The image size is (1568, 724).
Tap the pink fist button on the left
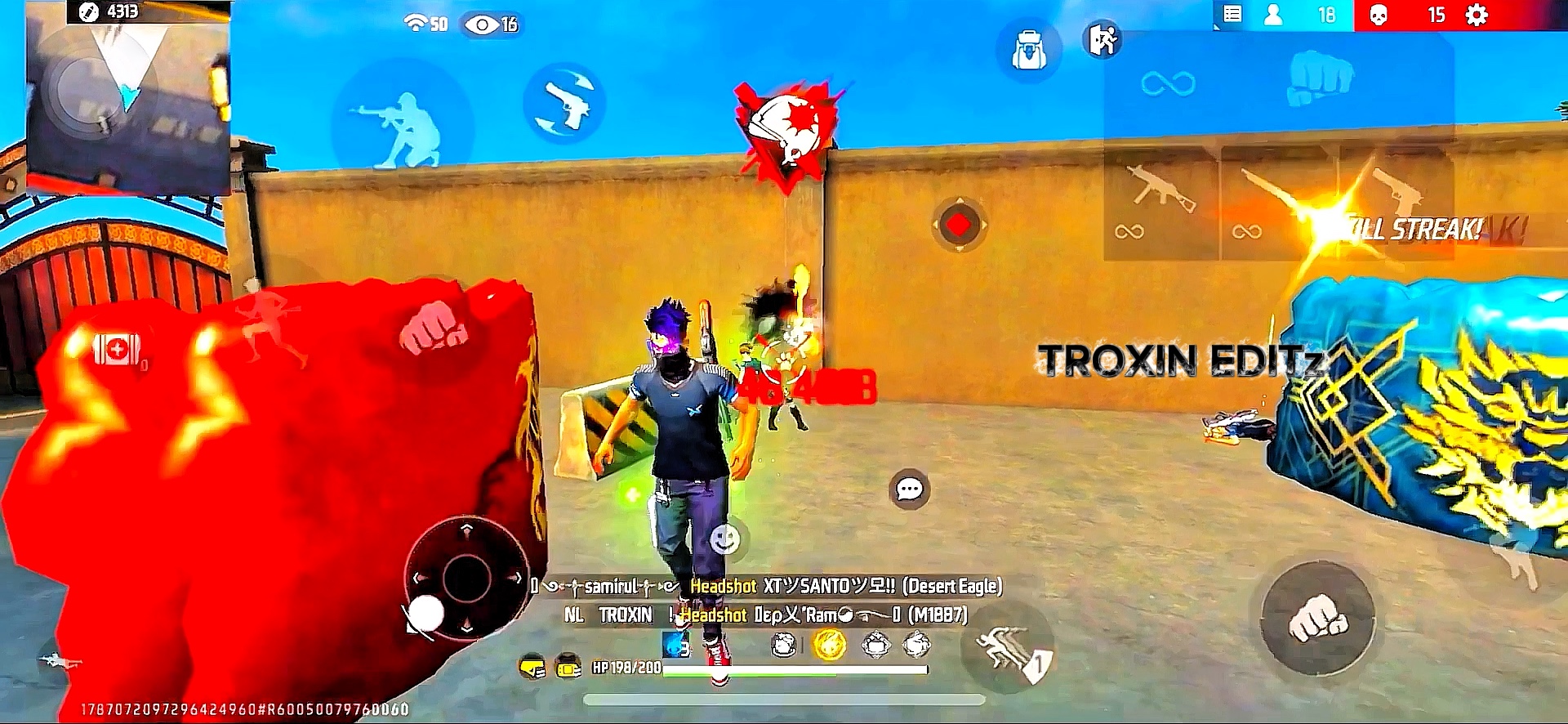(x=433, y=327)
